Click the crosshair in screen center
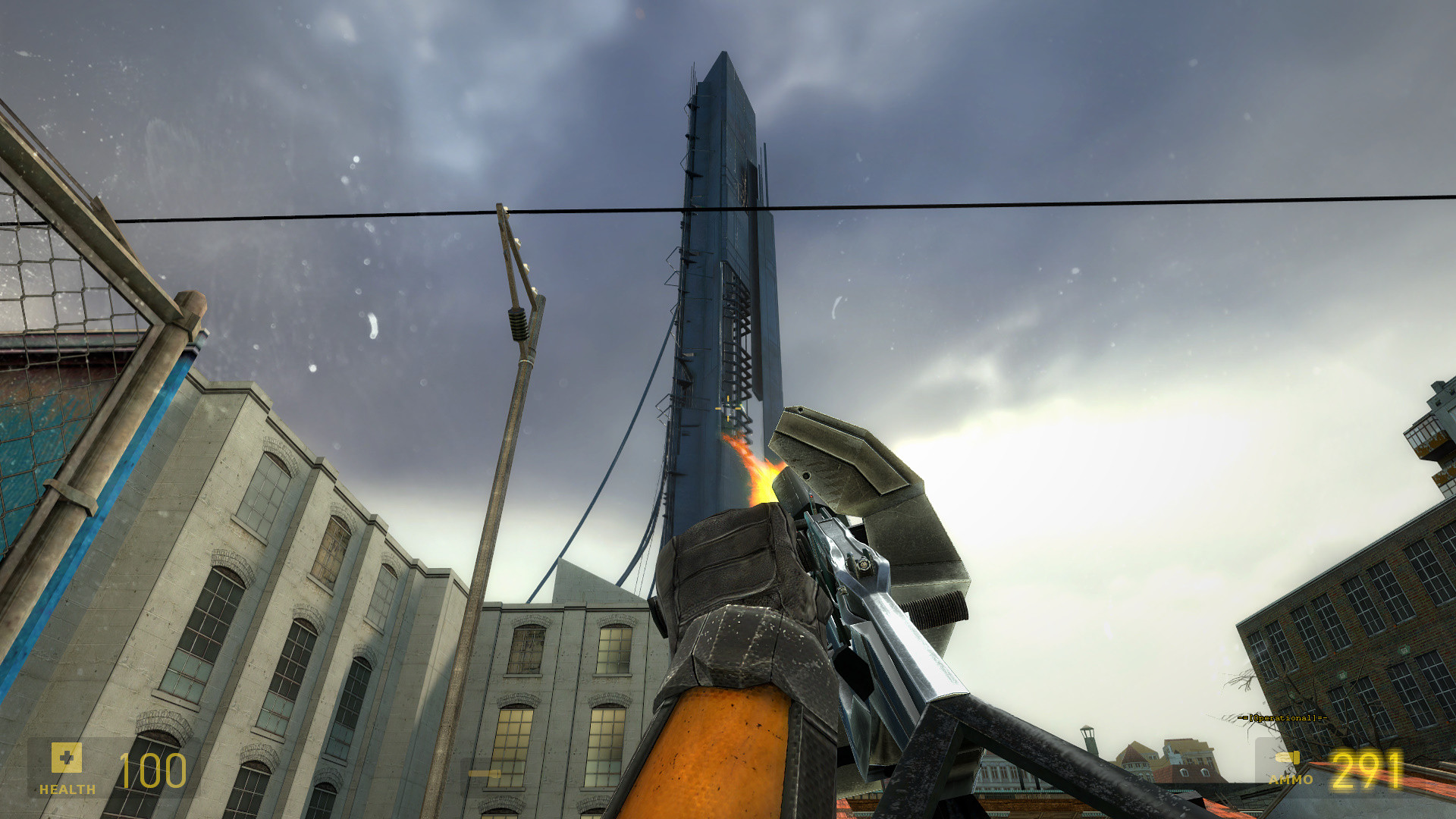Viewport: 1456px width, 819px height. click(728, 409)
